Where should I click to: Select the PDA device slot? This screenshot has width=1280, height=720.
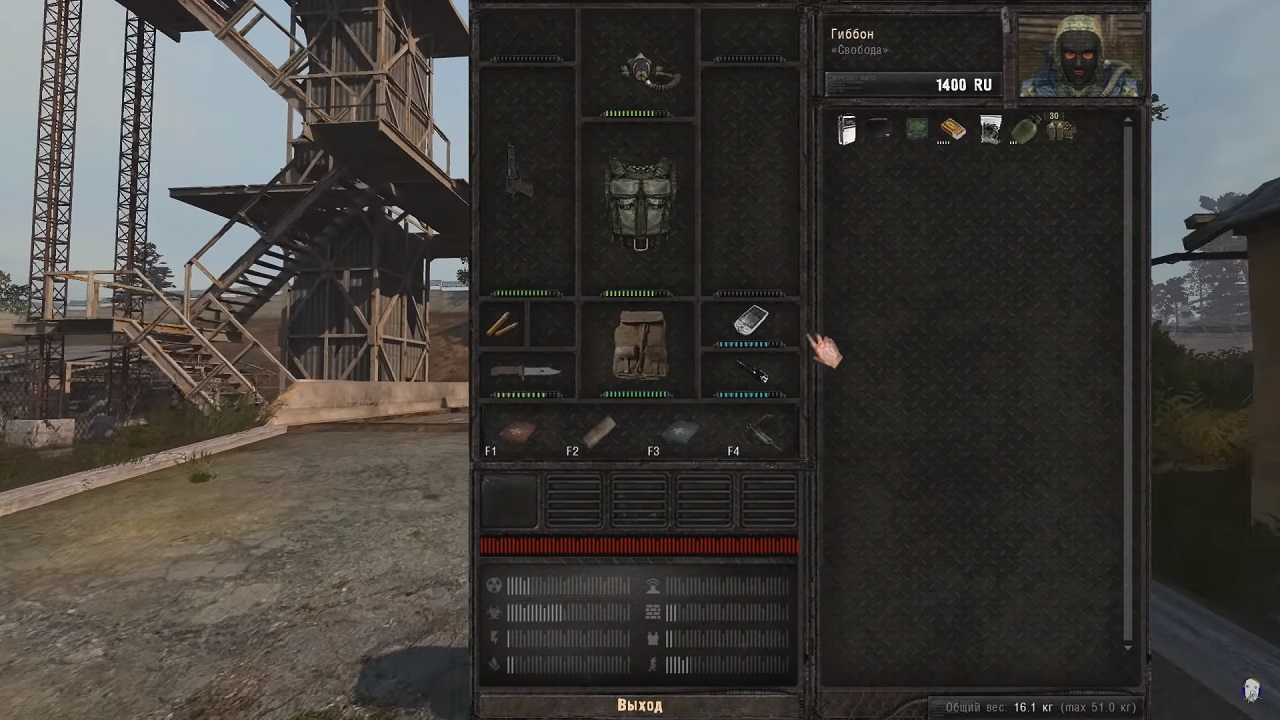(x=750, y=320)
